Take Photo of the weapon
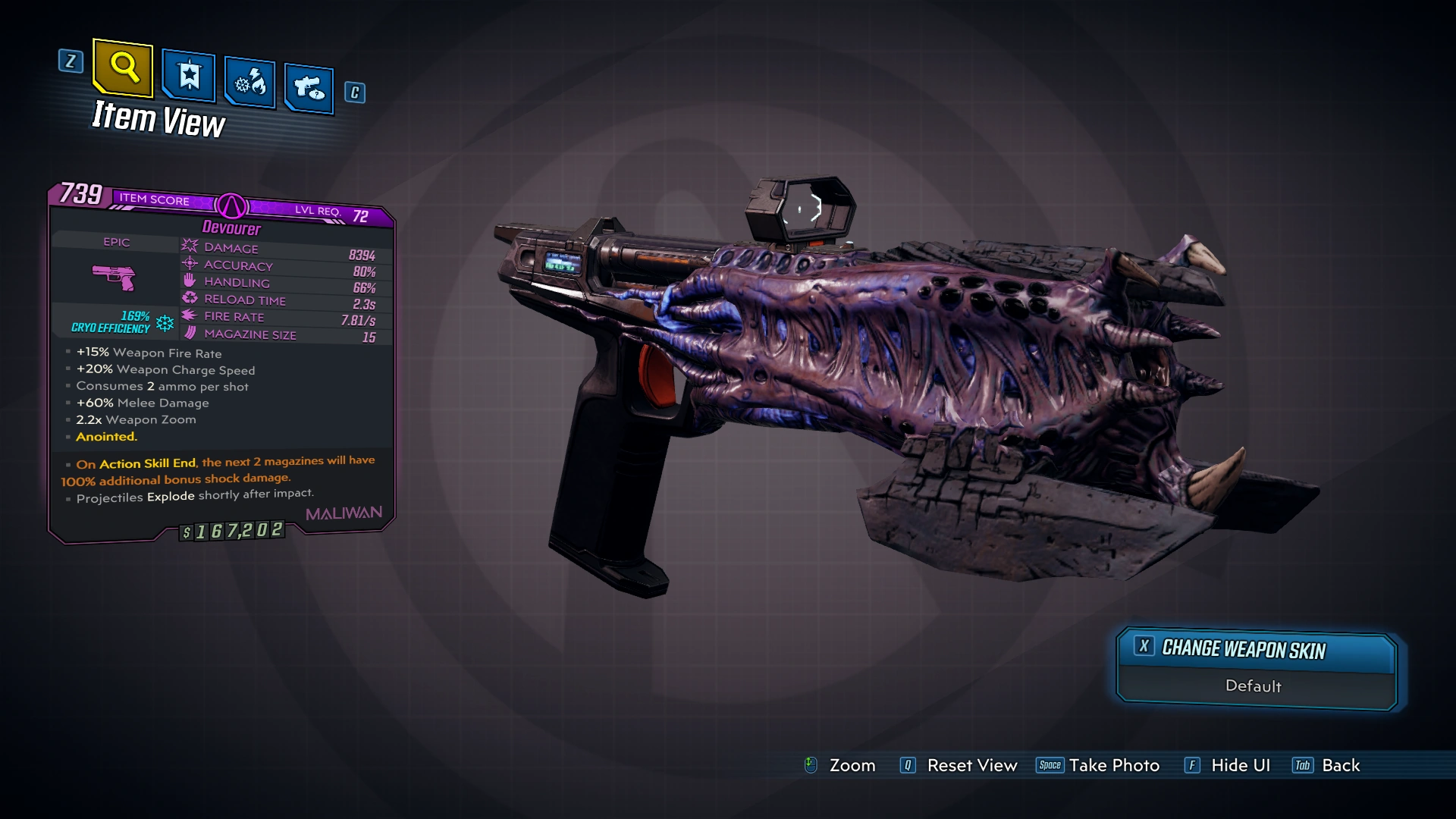This screenshot has width=1456, height=819. (x=1098, y=766)
